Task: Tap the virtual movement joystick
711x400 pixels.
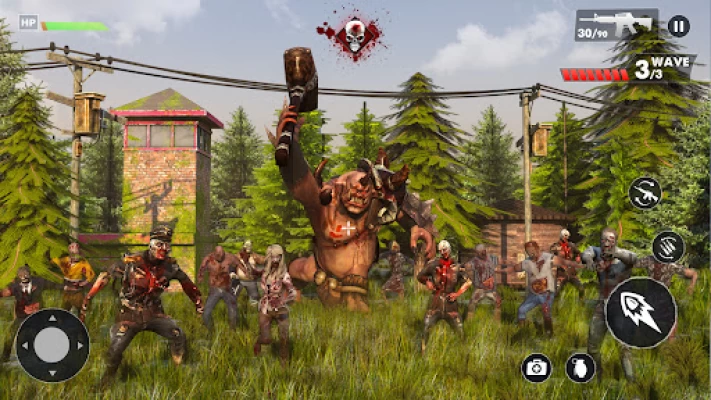Action: click(x=52, y=345)
